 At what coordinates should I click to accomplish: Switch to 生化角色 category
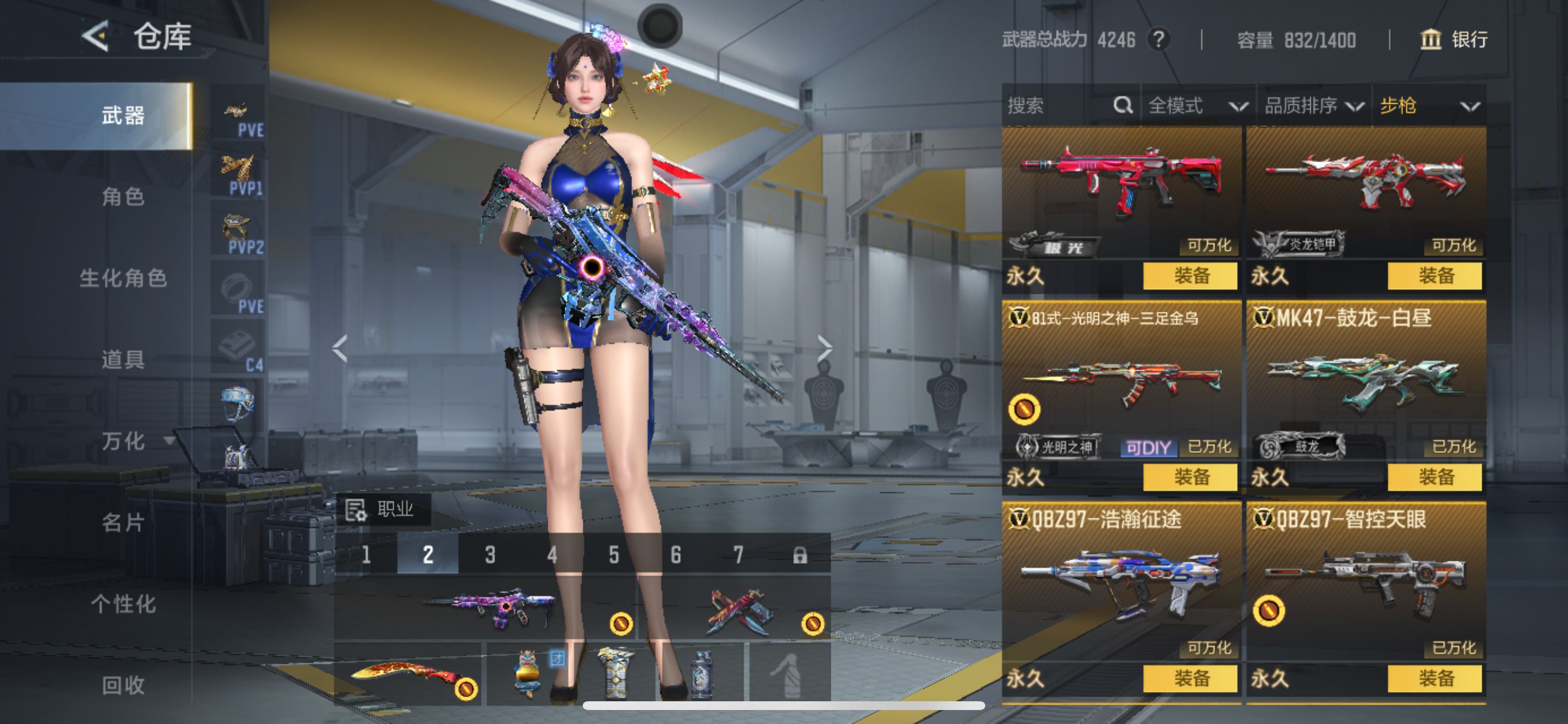coord(123,278)
